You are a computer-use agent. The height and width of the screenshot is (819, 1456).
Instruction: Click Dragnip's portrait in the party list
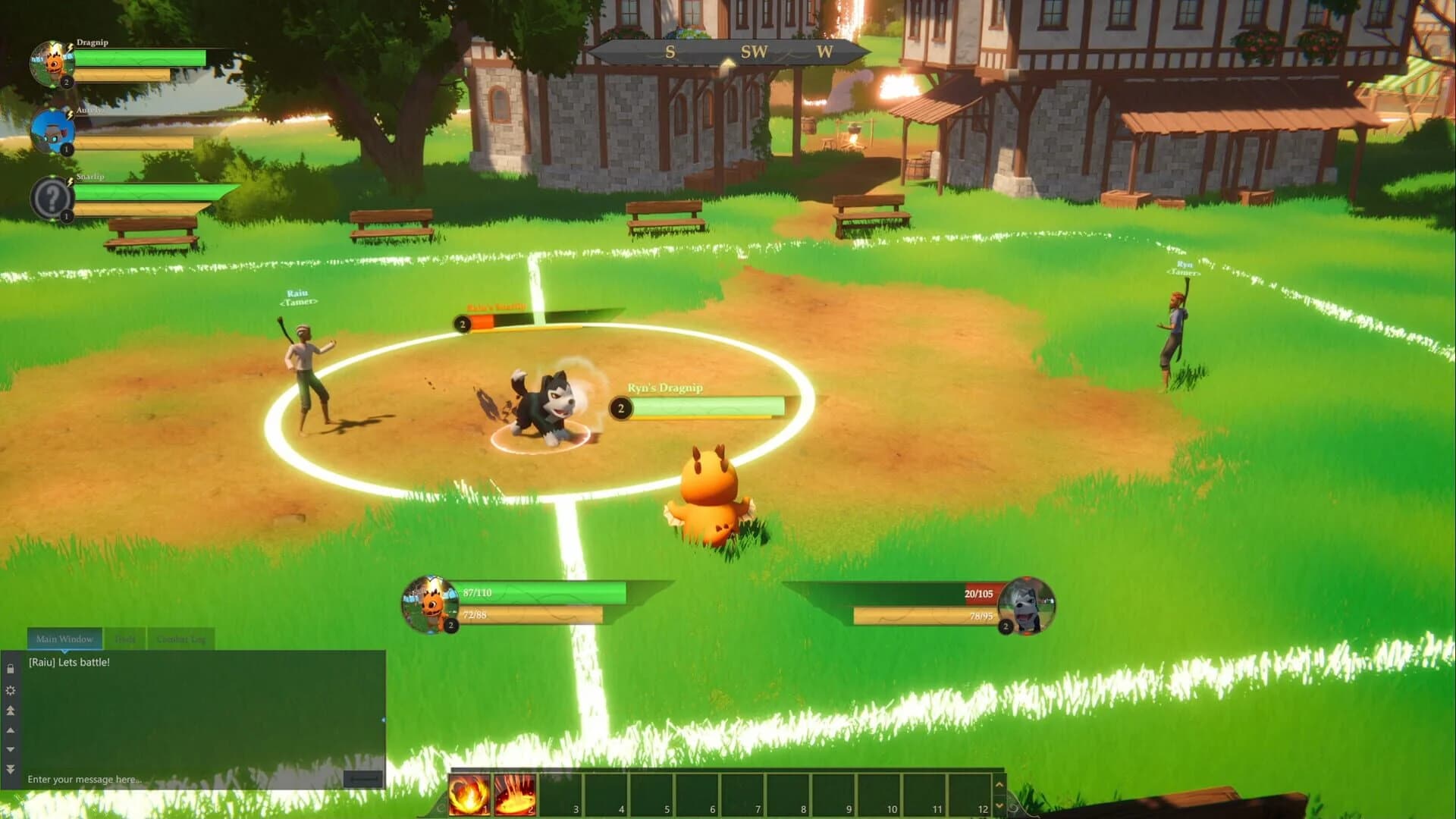[x=52, y=64]
